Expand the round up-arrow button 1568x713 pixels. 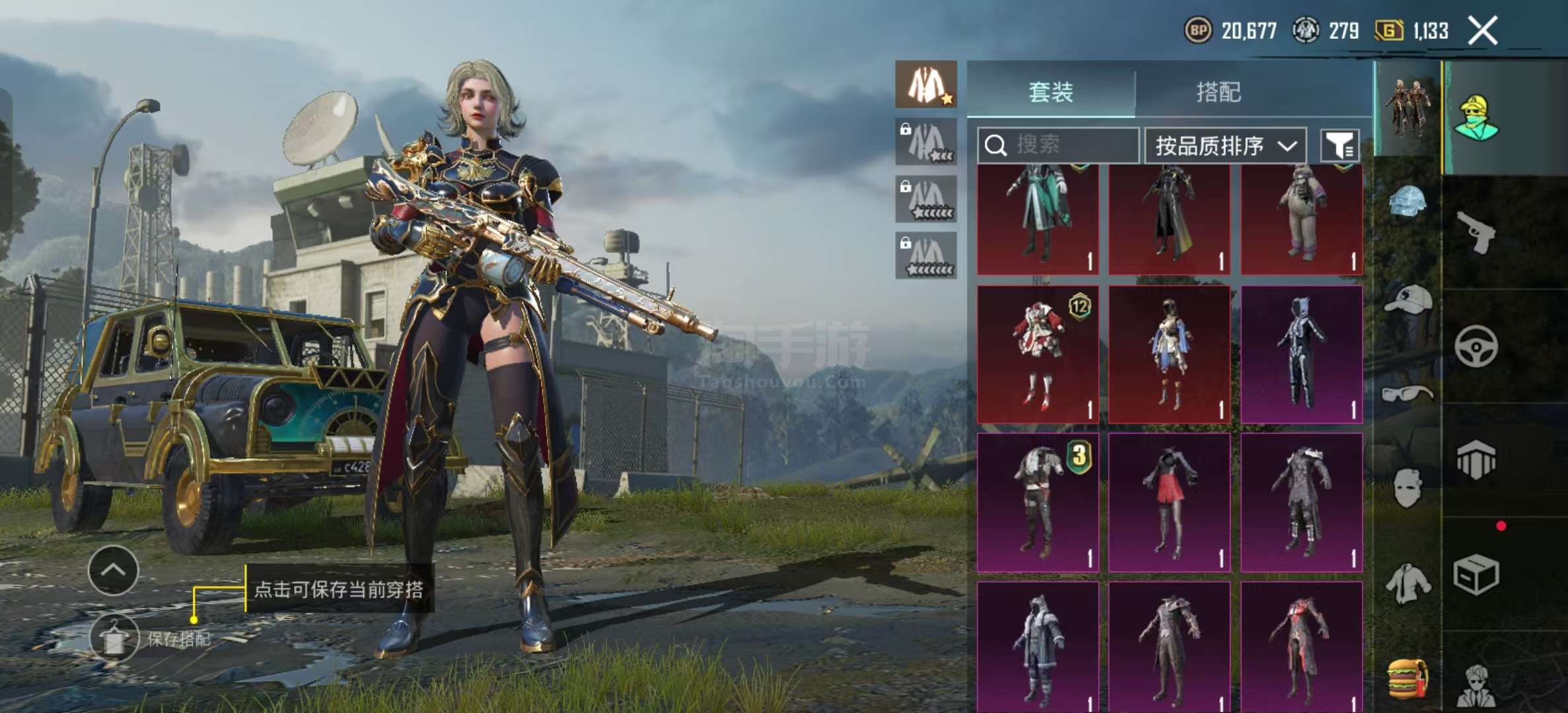pos(113,570)
